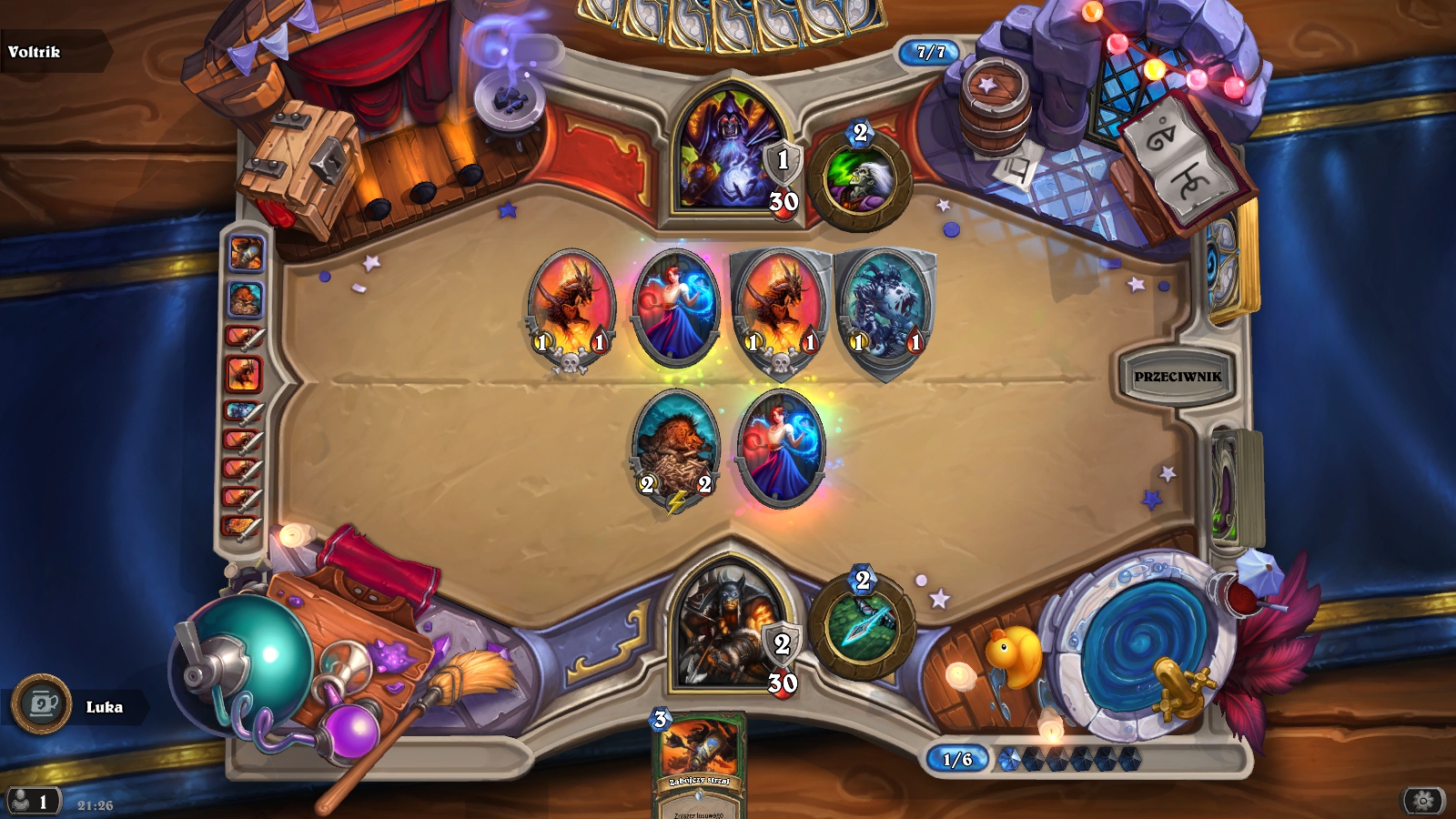The width and height of the screenshot is (1456, 819).
Task: Open the gear settings menu
Action: 1423,801
